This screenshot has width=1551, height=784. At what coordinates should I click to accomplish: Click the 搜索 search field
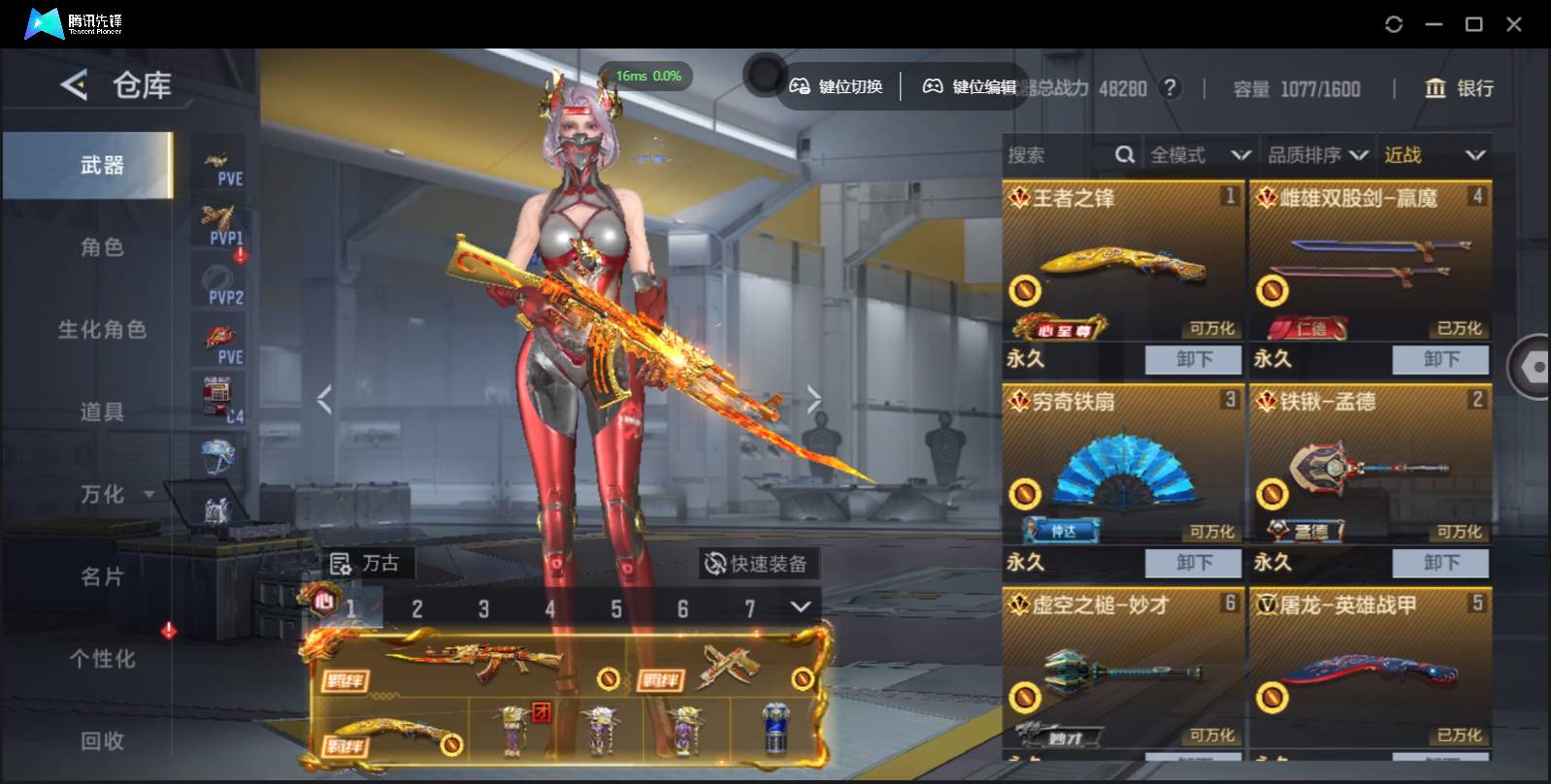[x=1058, y=155]
